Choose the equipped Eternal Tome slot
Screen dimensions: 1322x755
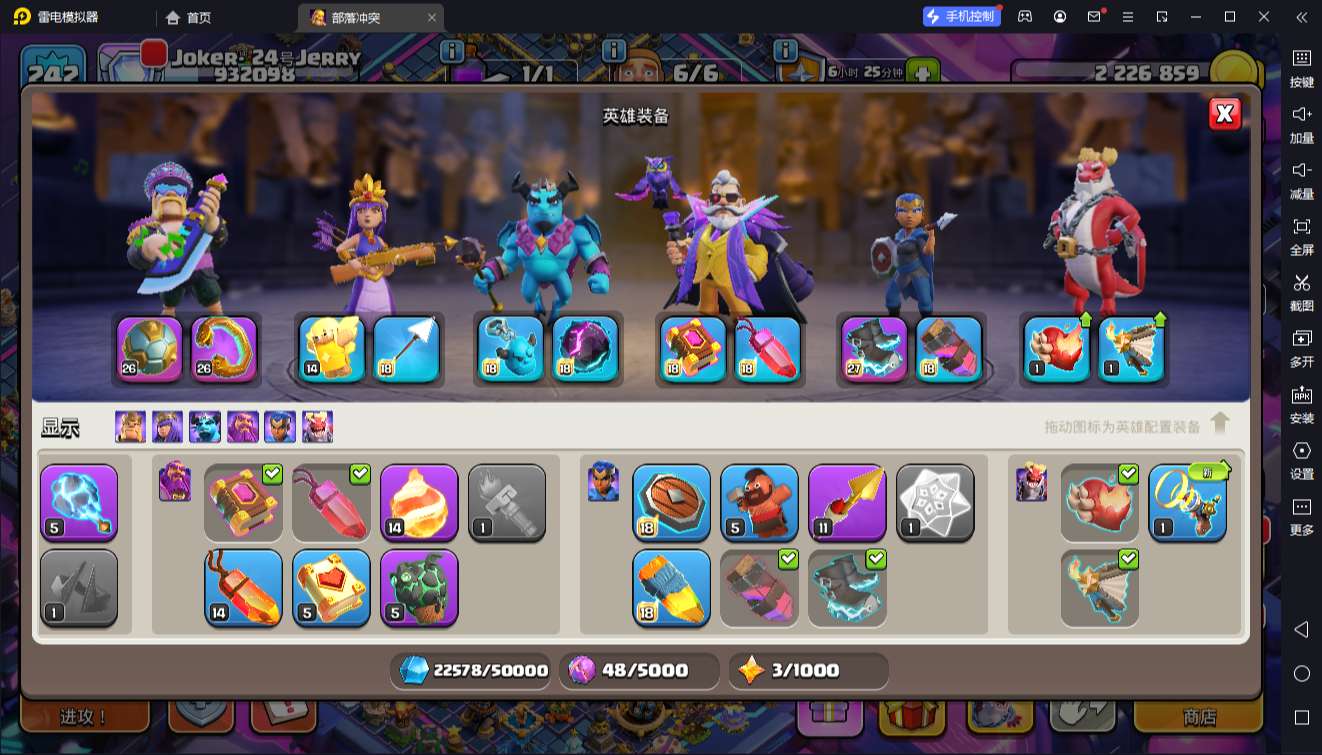[692, 349]
